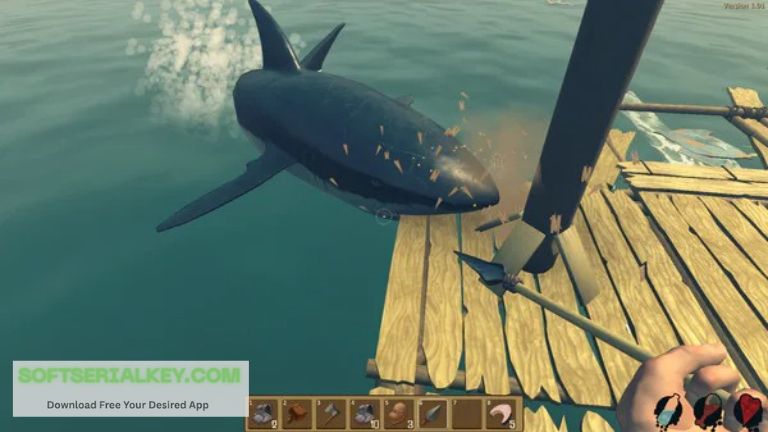Equip the spear from the hotbar
The width and height of the screenshot is (768, 432).
tap(433, 414)
